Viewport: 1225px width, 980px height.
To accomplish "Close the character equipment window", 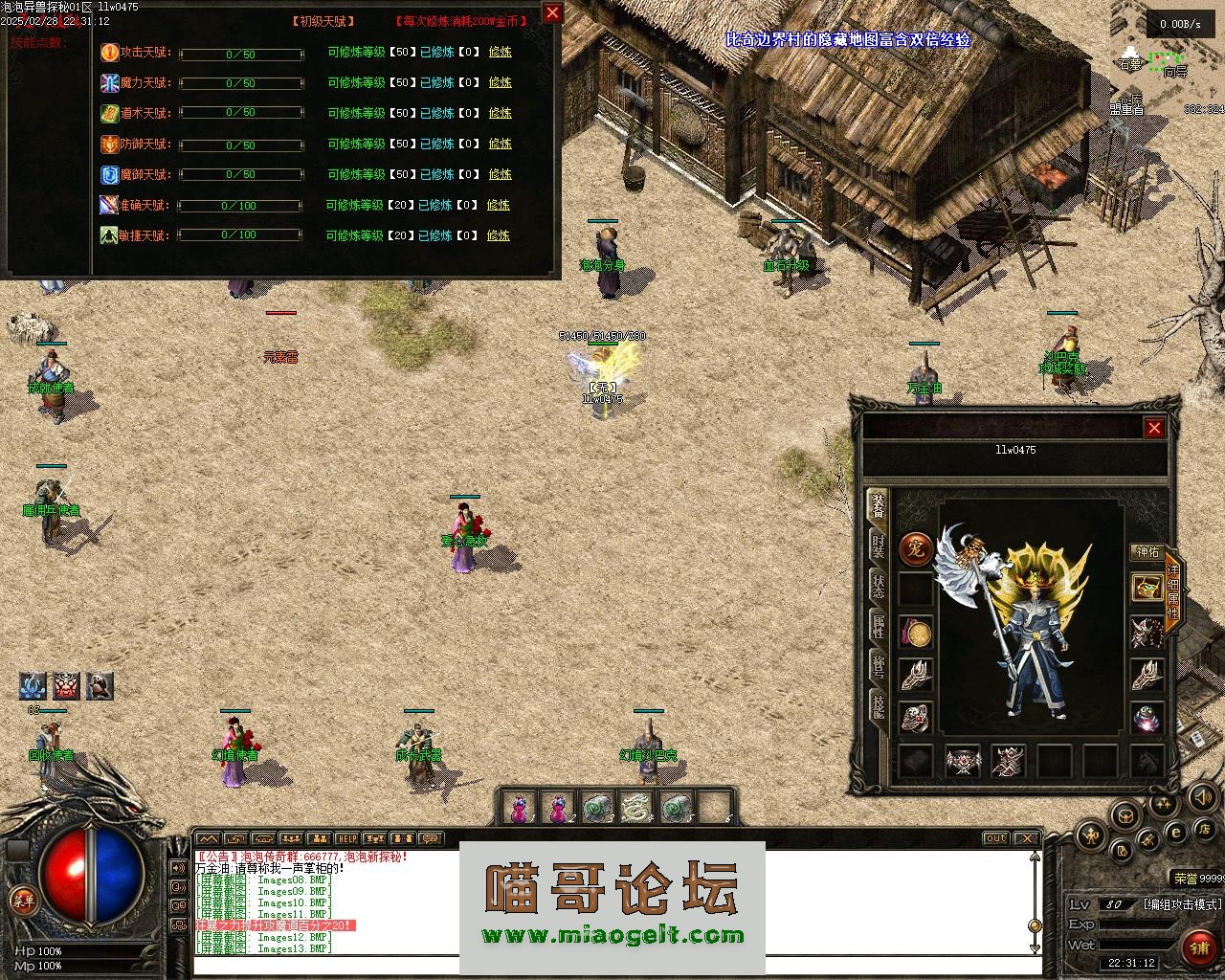I will point(1154,428).
